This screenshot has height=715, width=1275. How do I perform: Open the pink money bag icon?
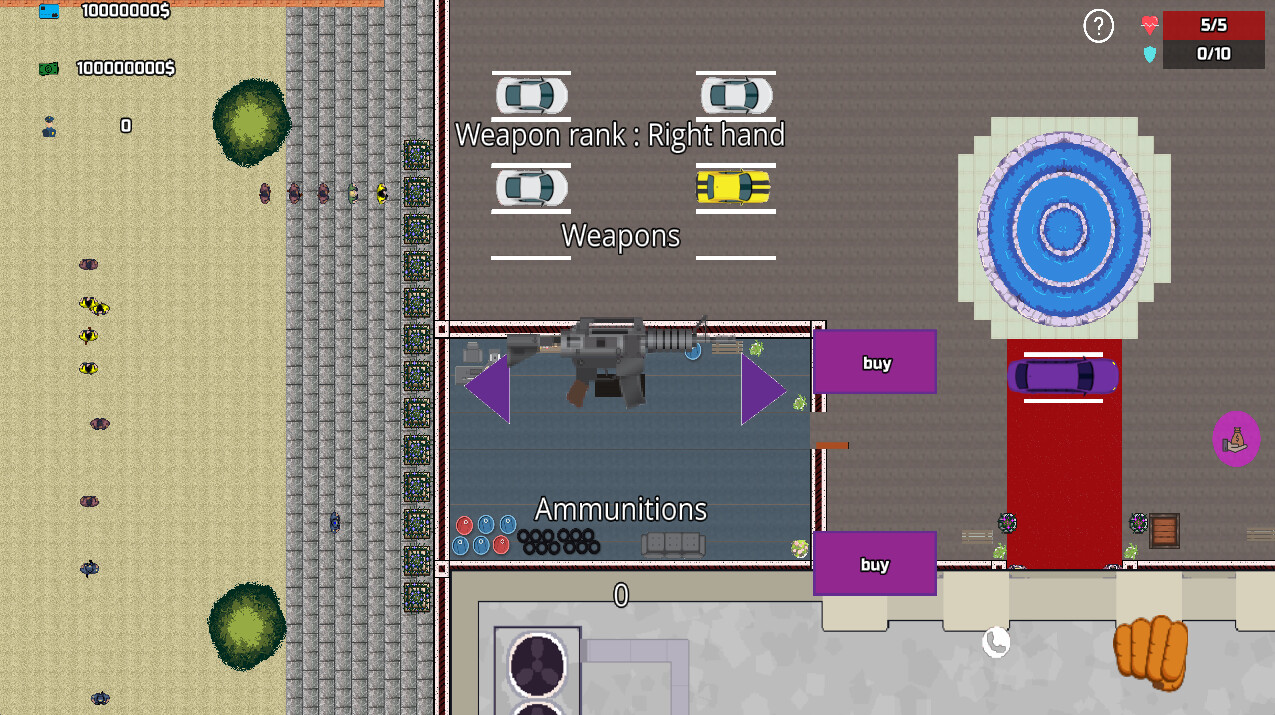[x=1236, y=439]
